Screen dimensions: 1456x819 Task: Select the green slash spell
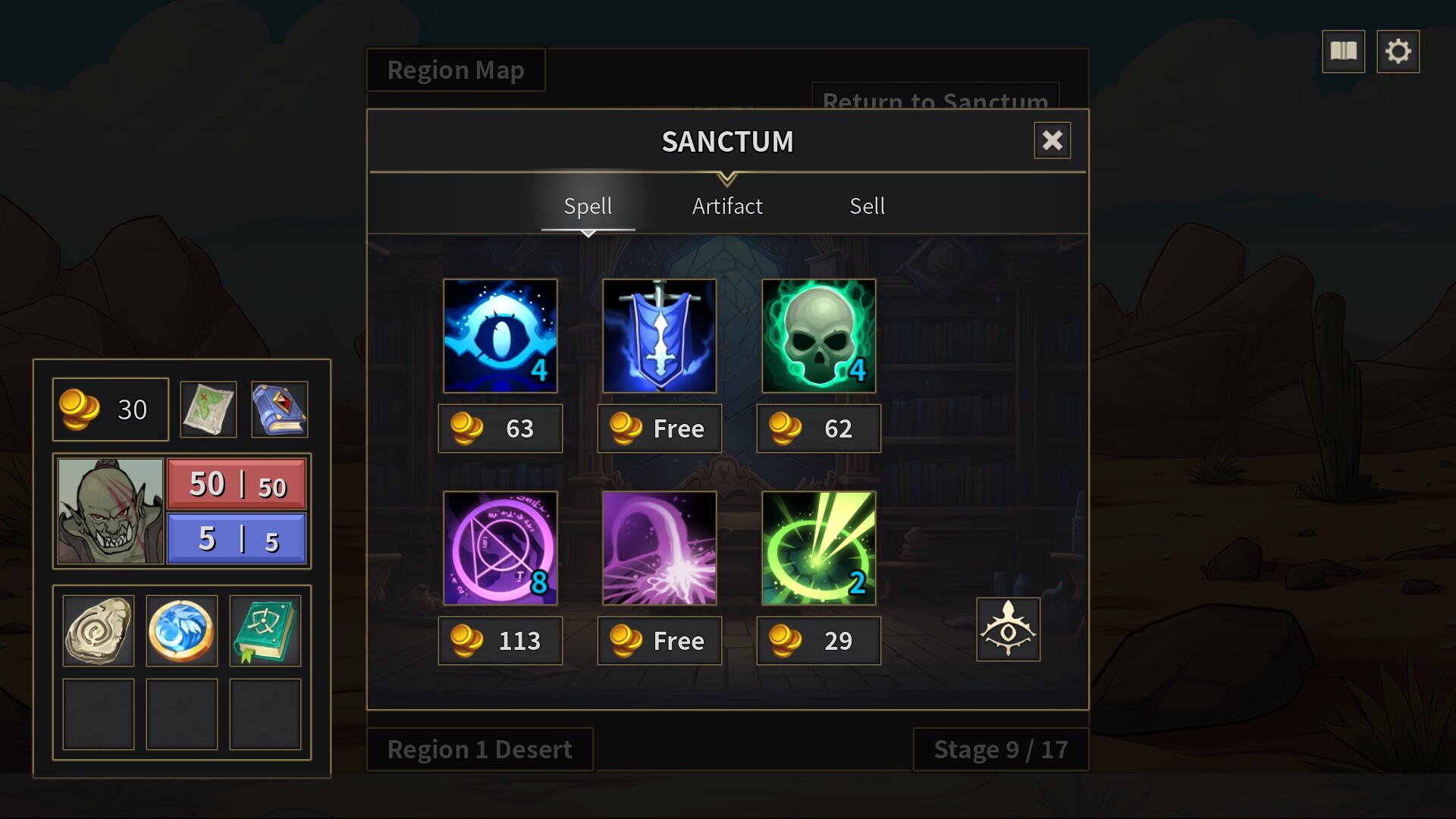pyautogui.click(x=818, y=548)
